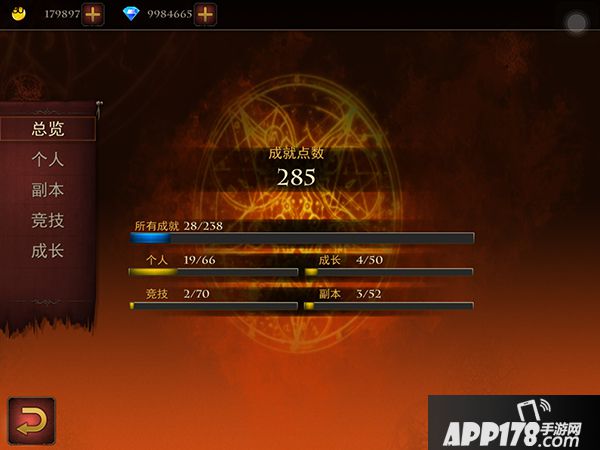This screenshot has height=450, width=600.
Task: Go back with the return arrow button
Action: click(x=31, y=420)
